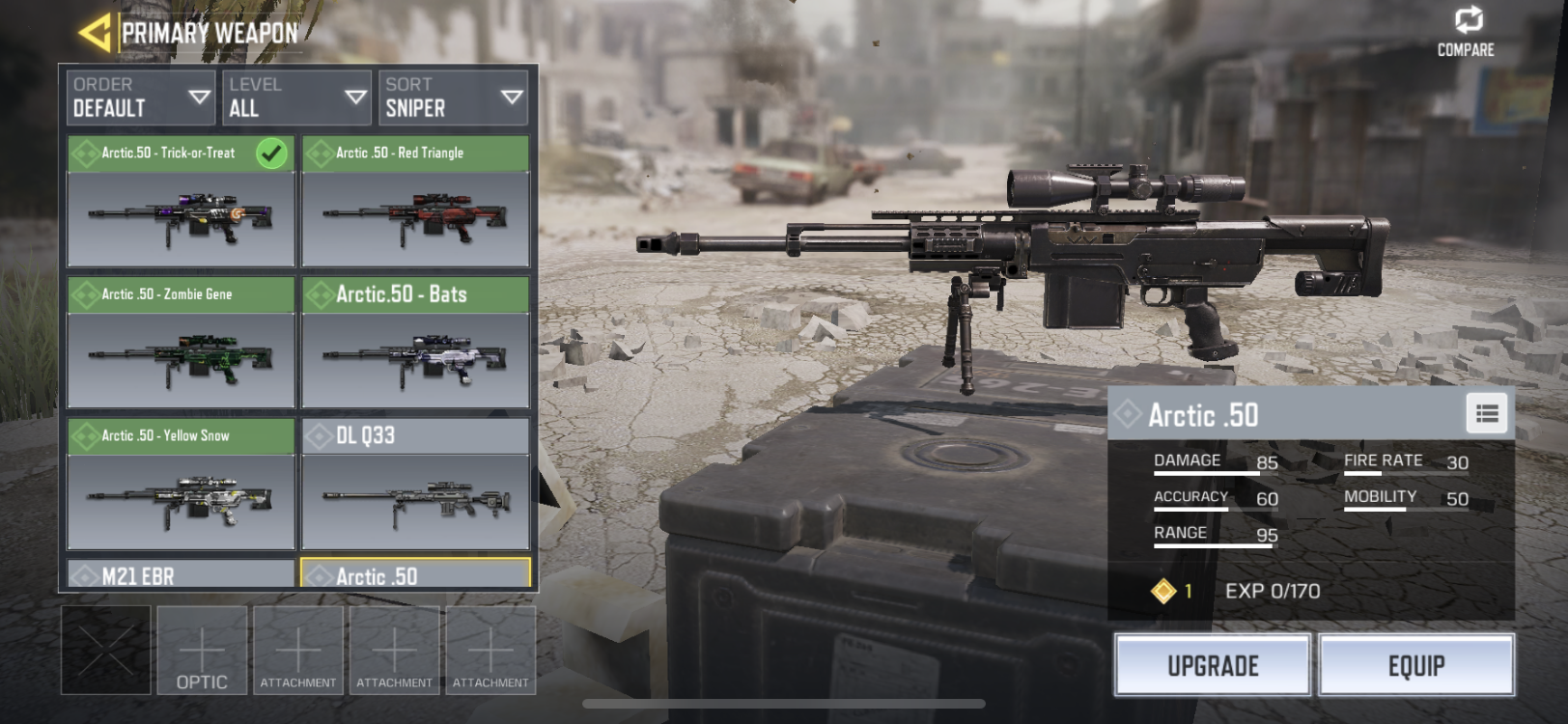Viewport: 1568px width, 724px height.
Task: Choose the Arctic .50 Zombie Gene skin
Action: point(181,343)
